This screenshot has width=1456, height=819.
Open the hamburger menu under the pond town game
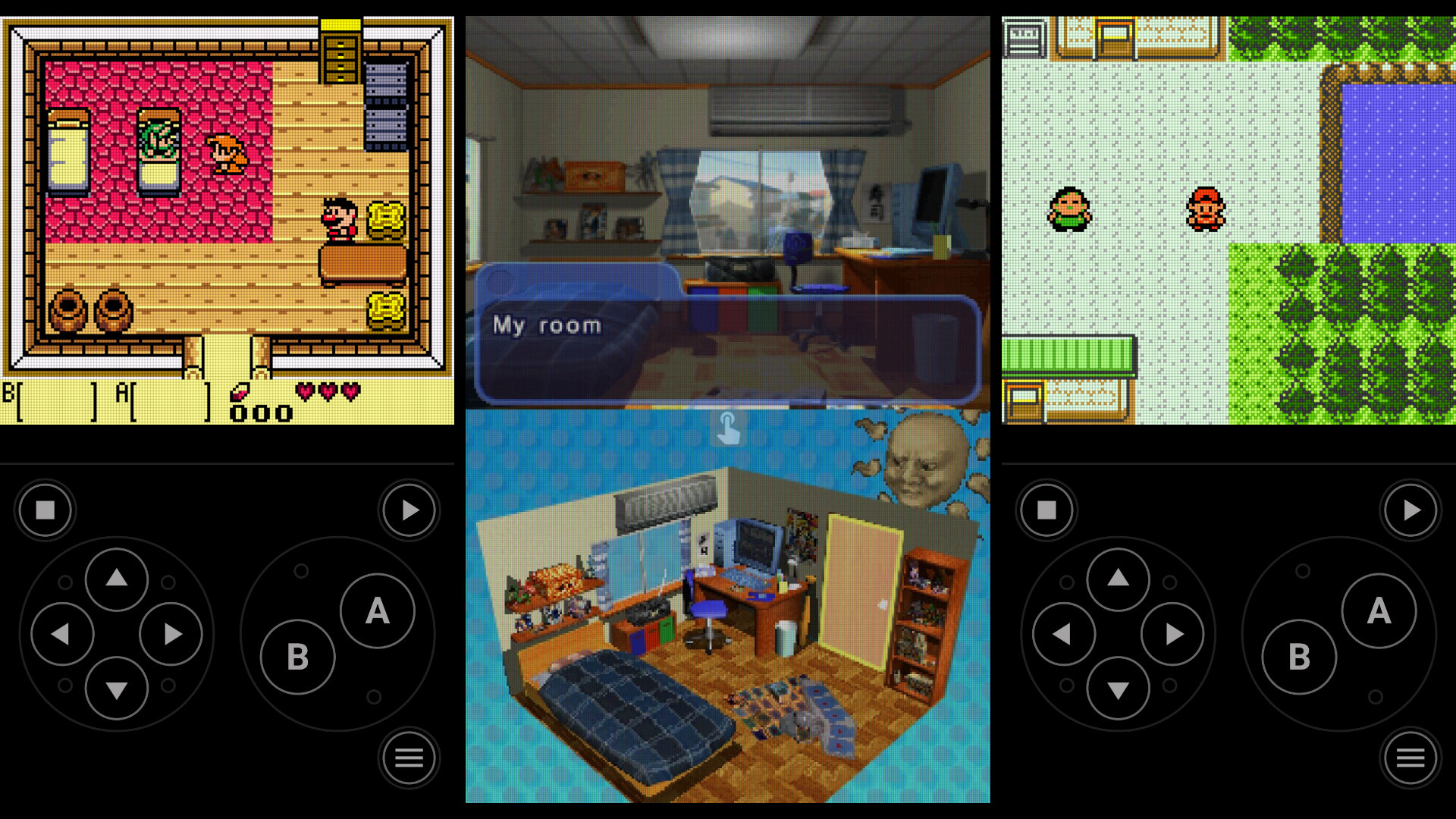coord(1410,757)
